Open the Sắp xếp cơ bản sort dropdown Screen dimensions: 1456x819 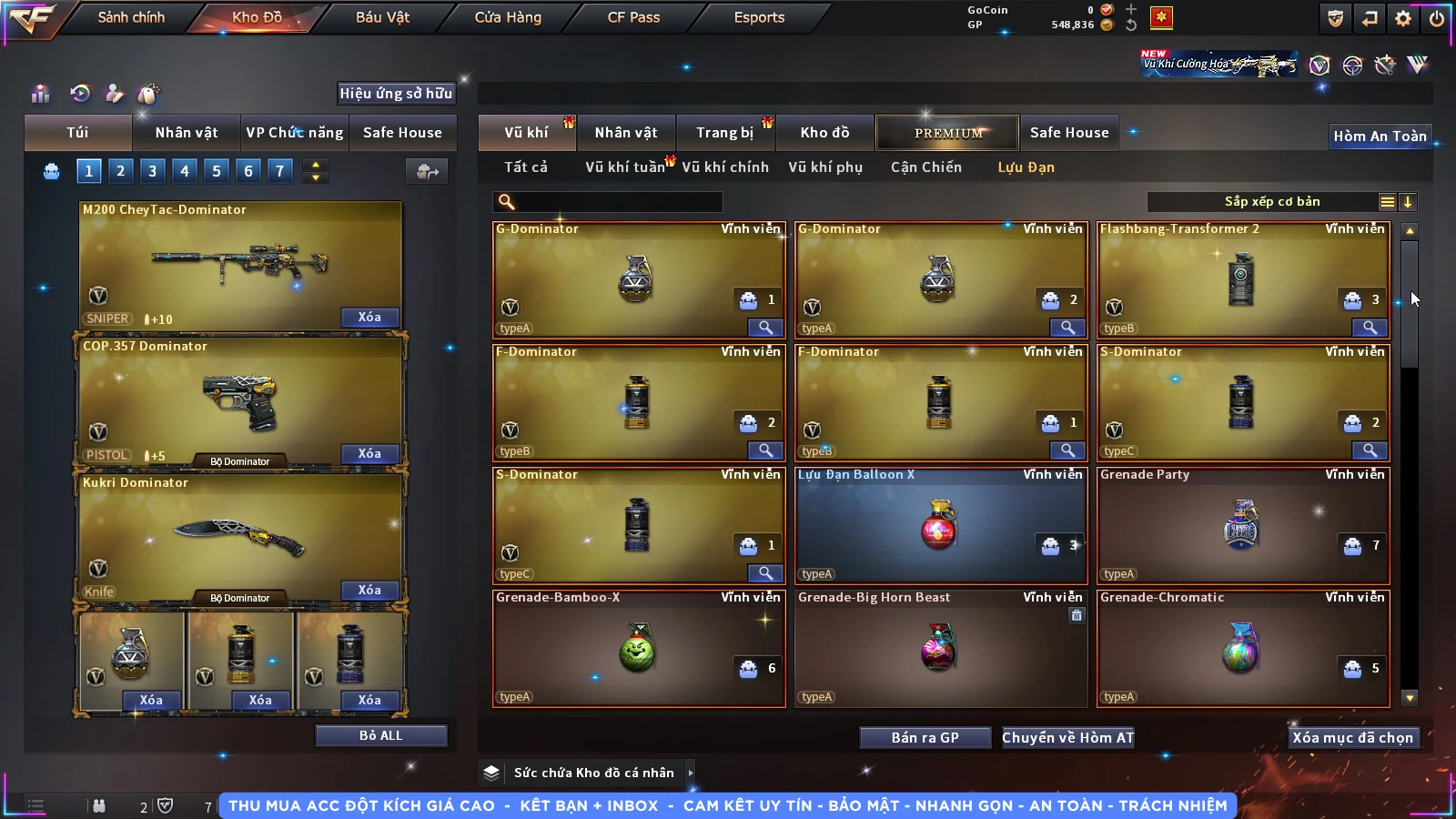(1271, 202)
